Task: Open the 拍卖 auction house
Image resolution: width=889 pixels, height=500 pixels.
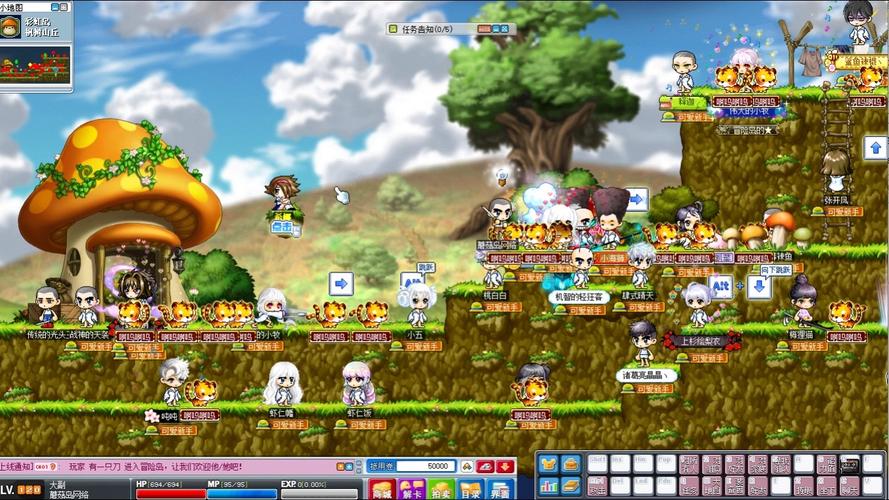Action: pos(441,489)
